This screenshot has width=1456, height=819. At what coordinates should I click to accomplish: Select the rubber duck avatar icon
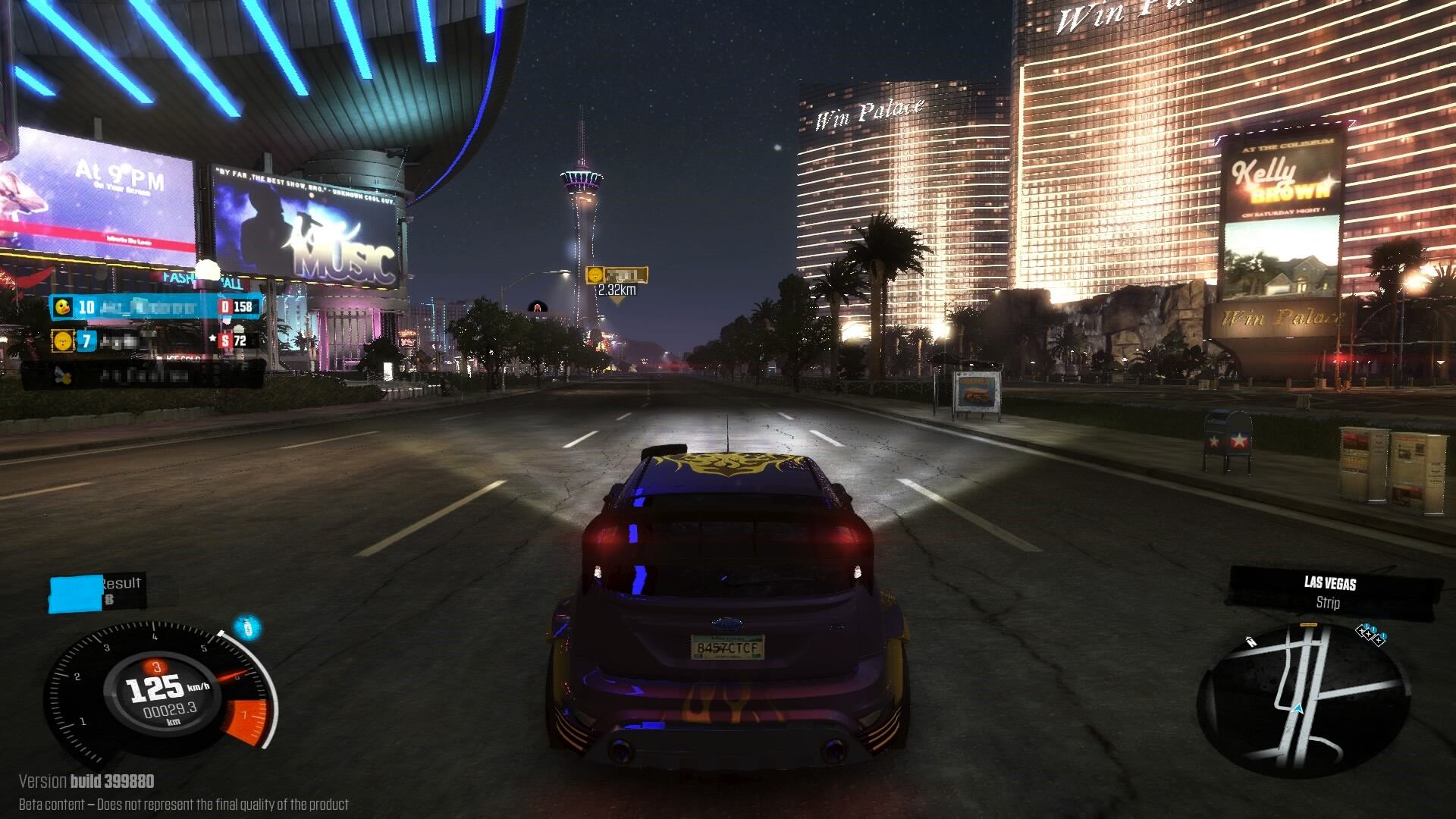click(x=63, y=306)
